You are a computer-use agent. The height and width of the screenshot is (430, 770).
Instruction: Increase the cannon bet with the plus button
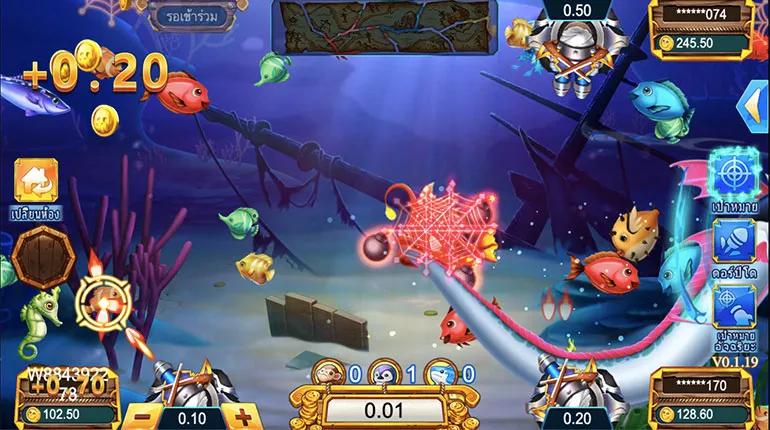tap(241, 416)
